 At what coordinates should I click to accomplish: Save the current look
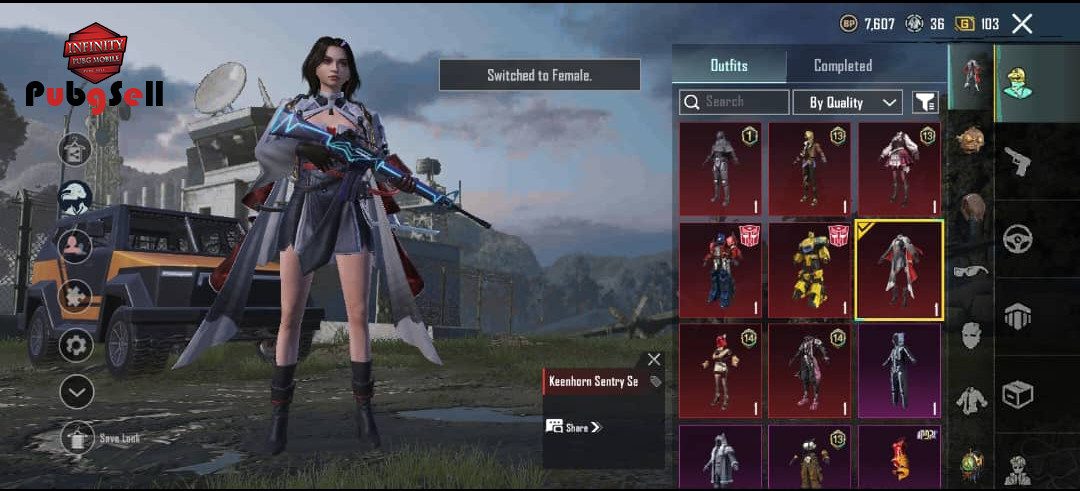78,438
